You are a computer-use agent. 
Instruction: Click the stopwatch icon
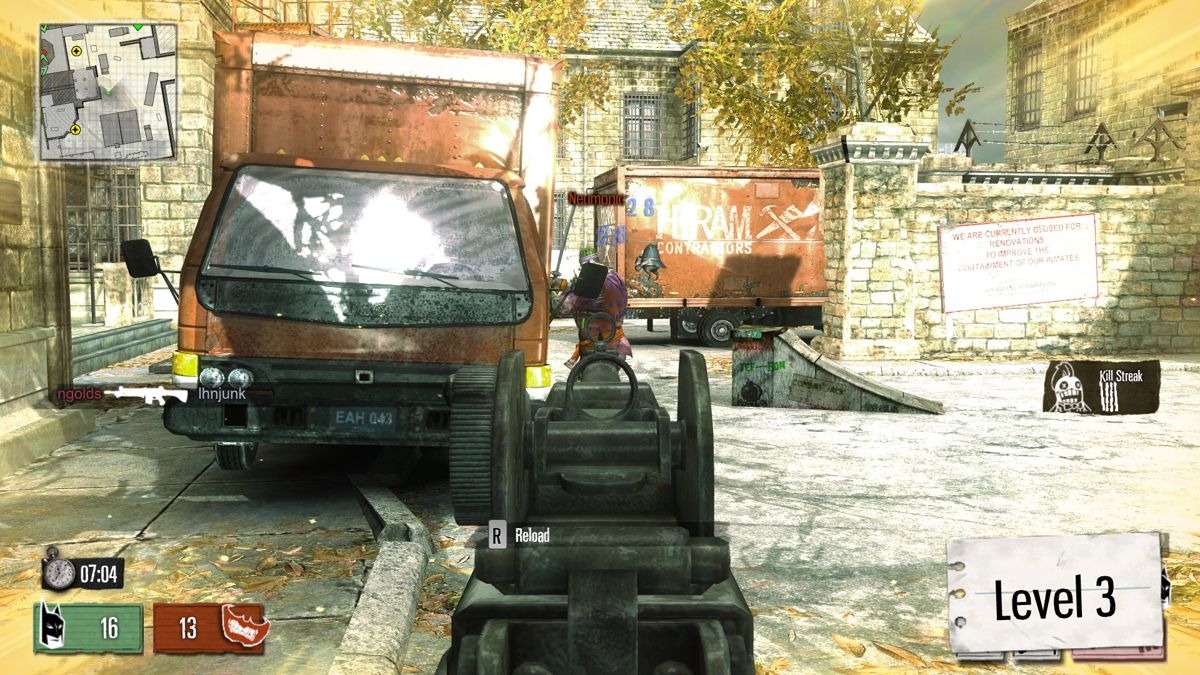click(x=59, y=573)
